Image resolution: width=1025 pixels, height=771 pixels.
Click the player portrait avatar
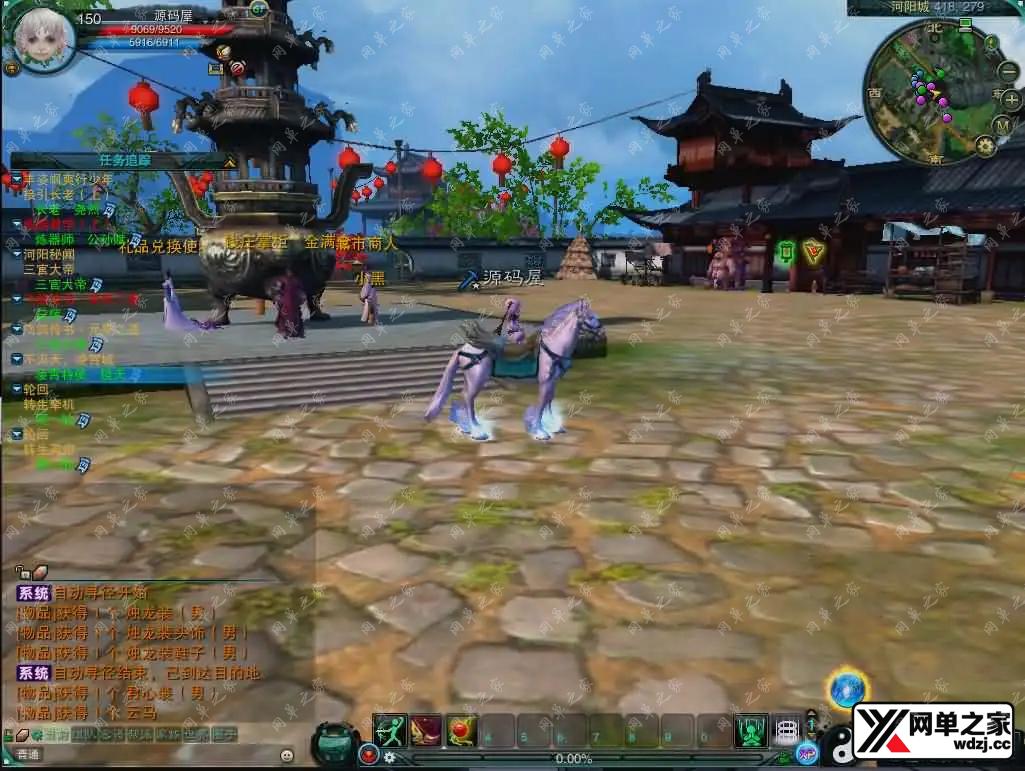44,40
